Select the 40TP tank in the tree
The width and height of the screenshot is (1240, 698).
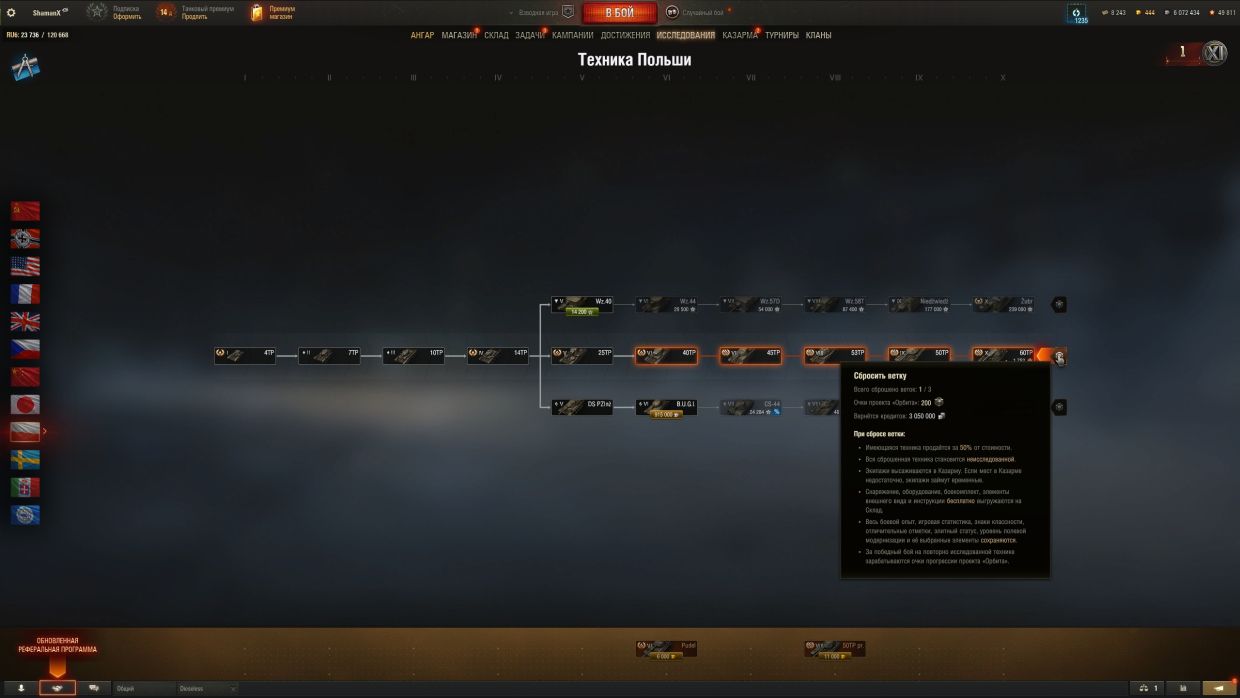(666, 354)
